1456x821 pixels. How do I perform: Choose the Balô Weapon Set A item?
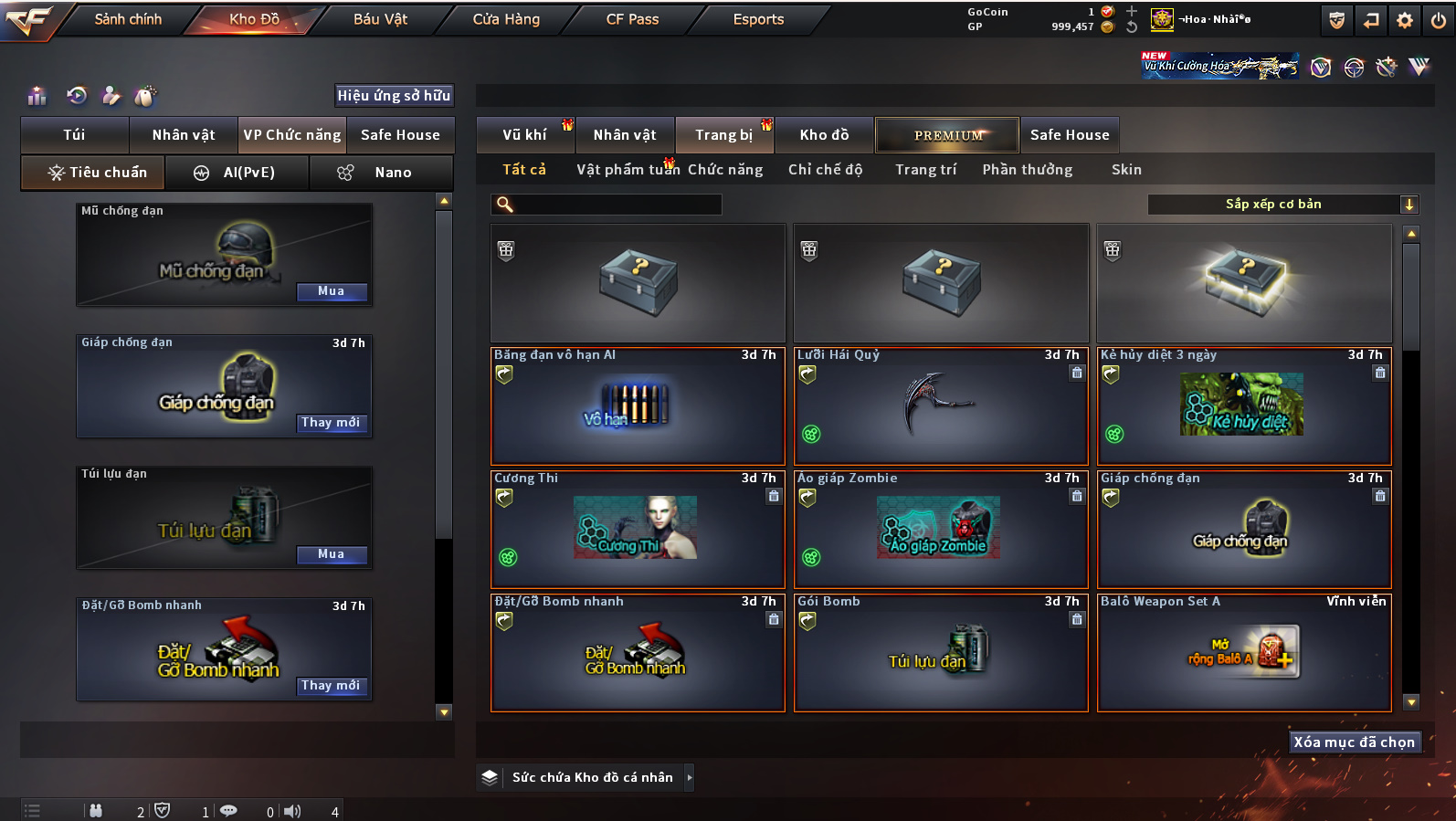pyautogui.click(x=1244, y=653)
